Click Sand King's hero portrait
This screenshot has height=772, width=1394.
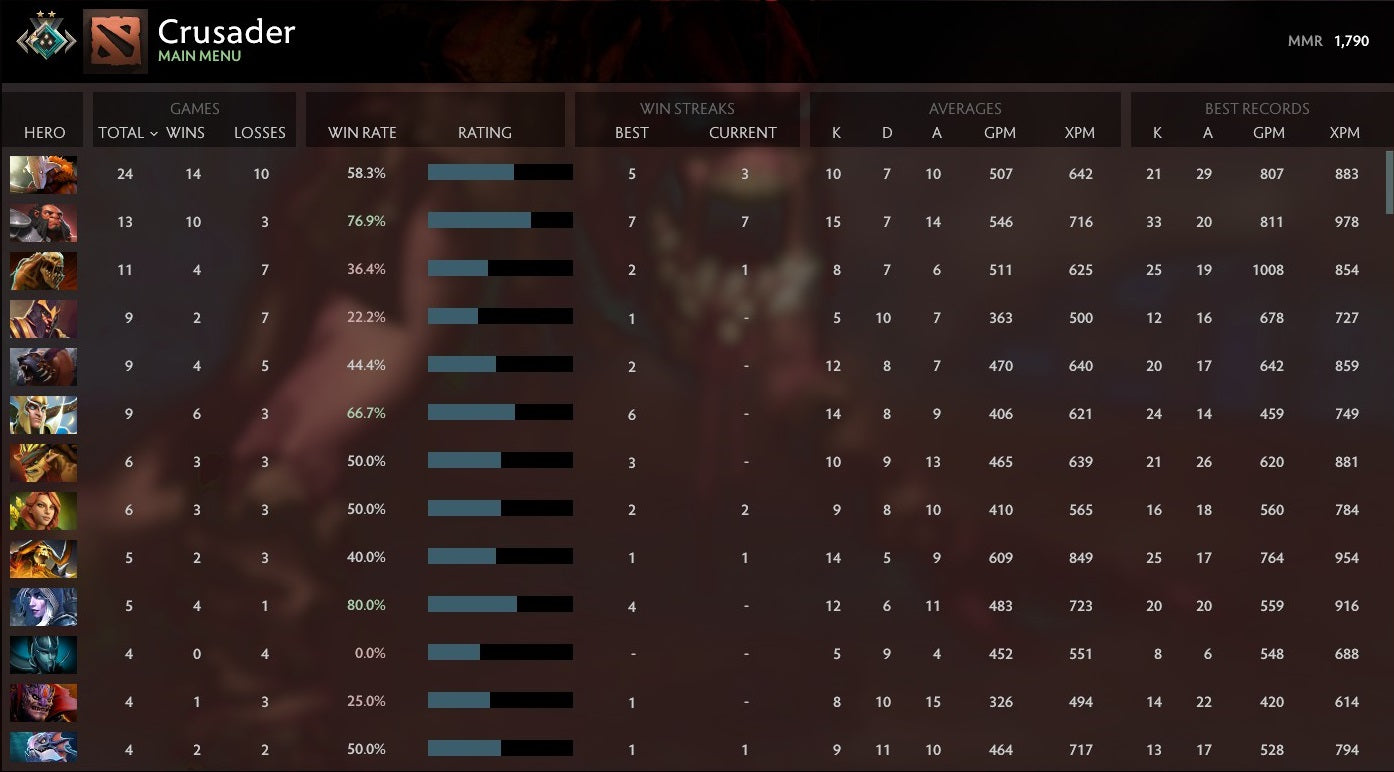pos(43,269)
